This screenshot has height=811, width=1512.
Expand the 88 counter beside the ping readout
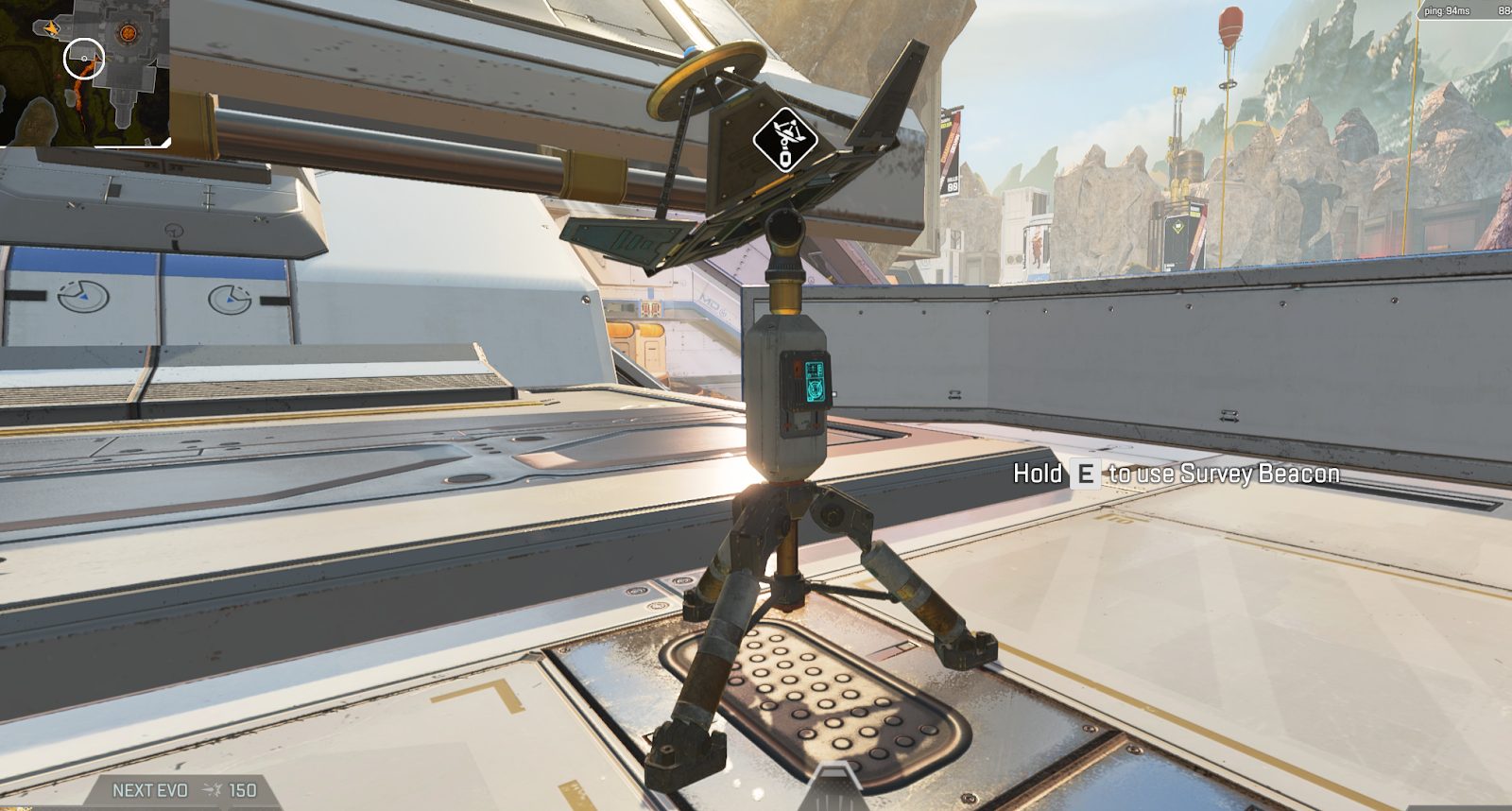pos(1503,11)
